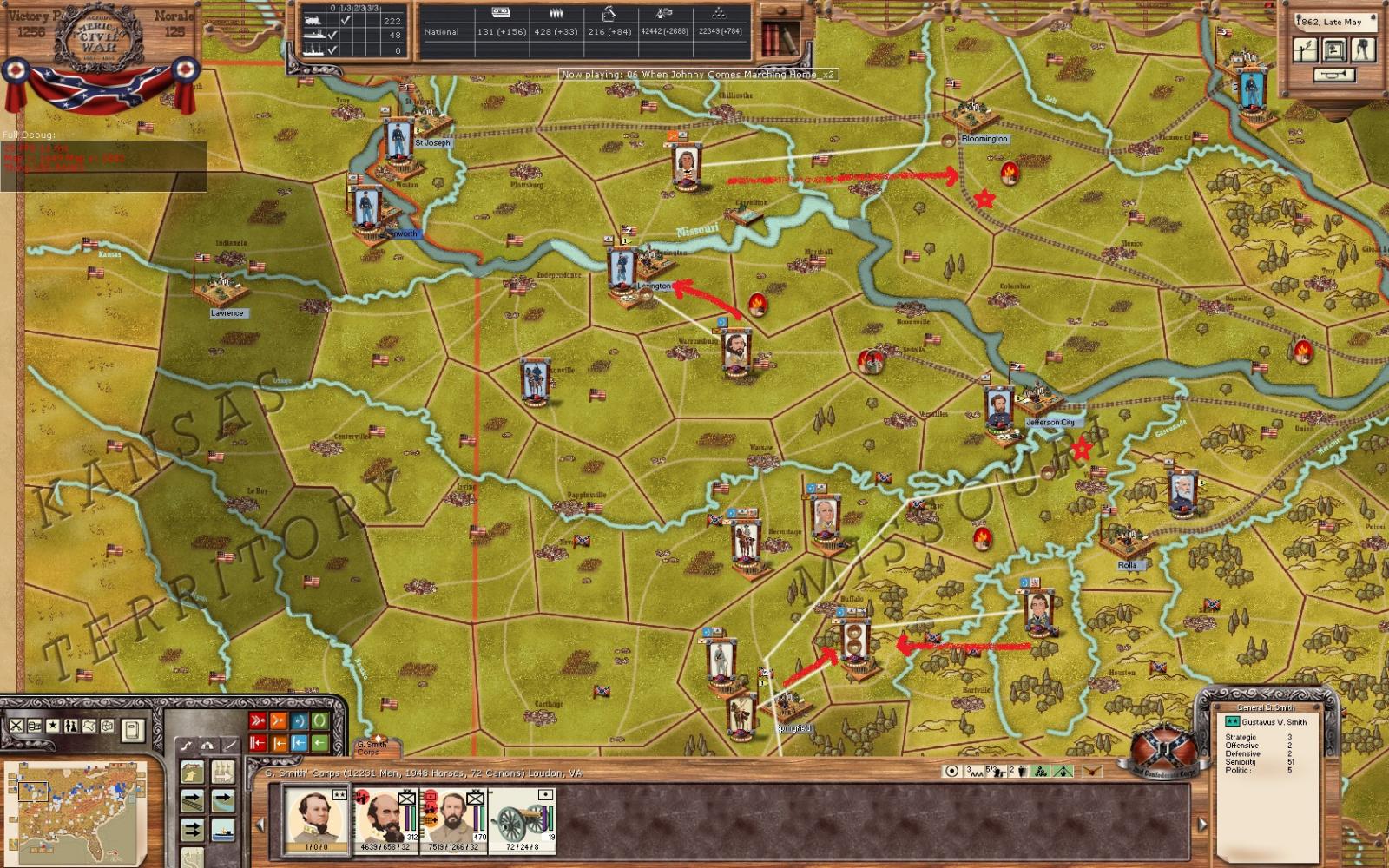This screenshot has width=1389, height=868.
Task: Collapse the unit panel via side triangle
Action: (259, 825)
